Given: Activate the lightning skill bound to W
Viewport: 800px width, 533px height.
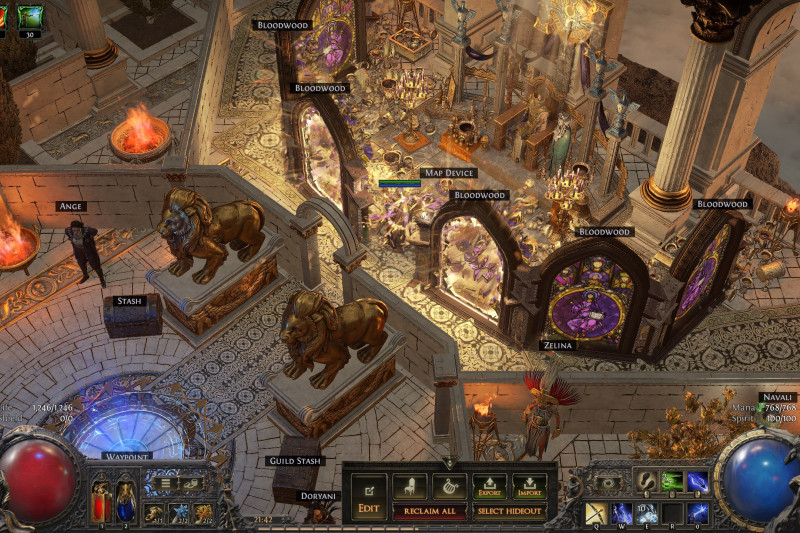Looking at the screenshot, I should click(x=622, y=513).
